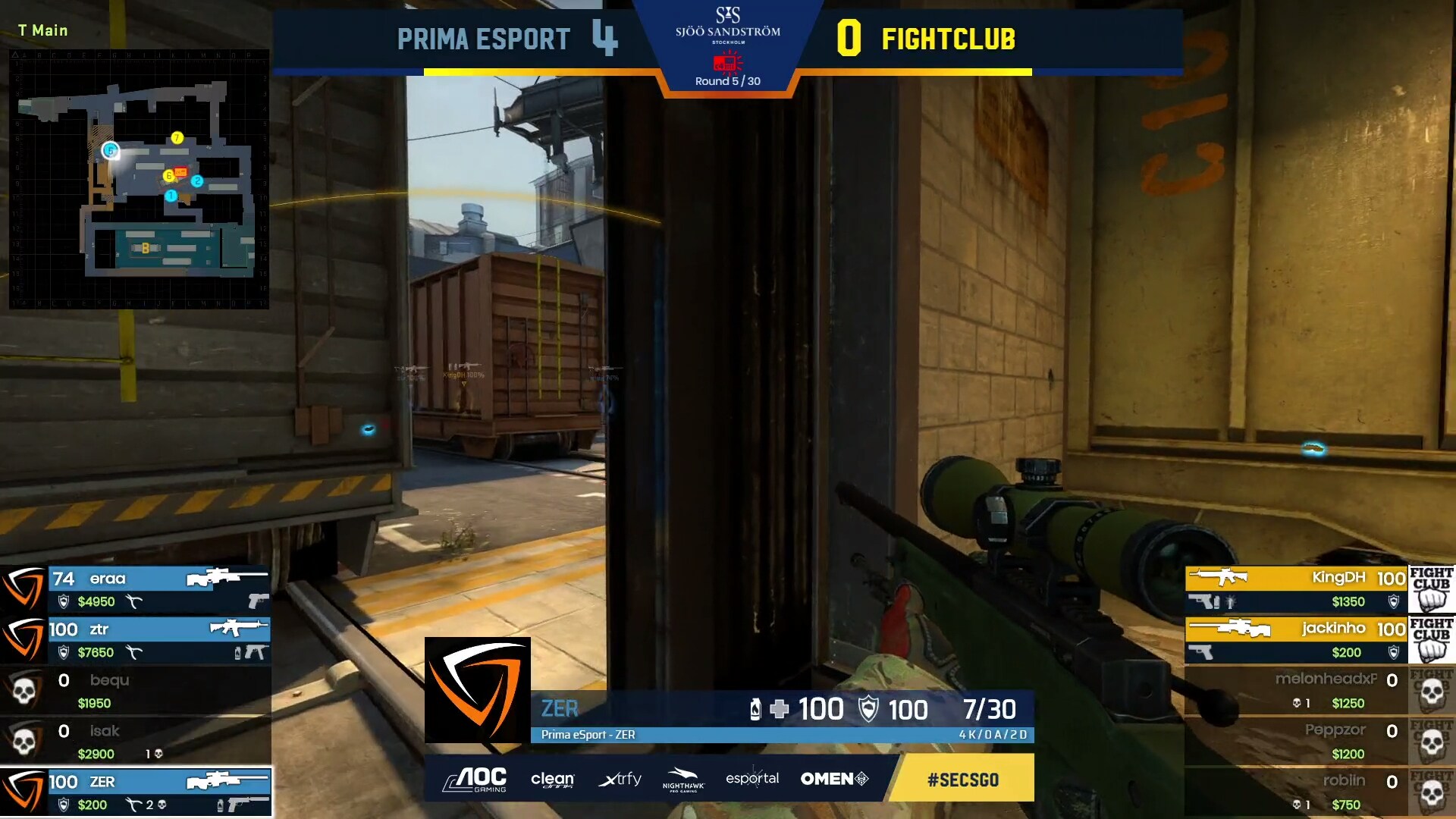Select the PRIMA ESPORT scoreboard header
Image resolution: width=1456 pixels, height=819 pixels.
(482, 39)
